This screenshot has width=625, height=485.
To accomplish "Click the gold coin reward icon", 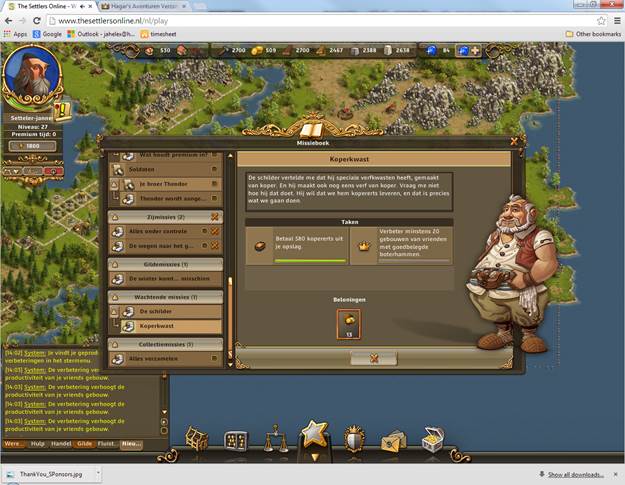I will pyautogui.click(x=350, y=324).
